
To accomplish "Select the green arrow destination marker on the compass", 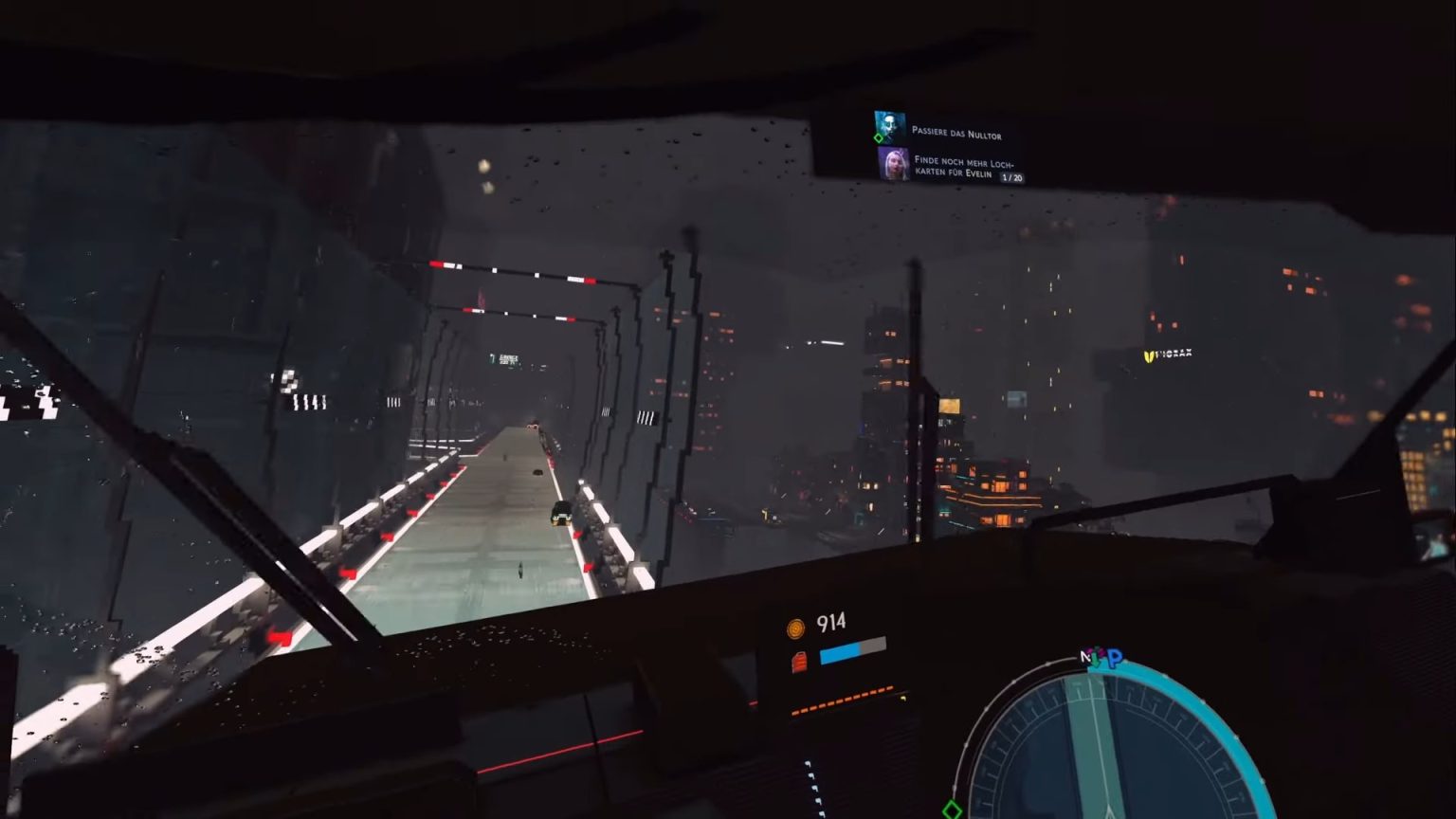I will [x=1097, y=659].
